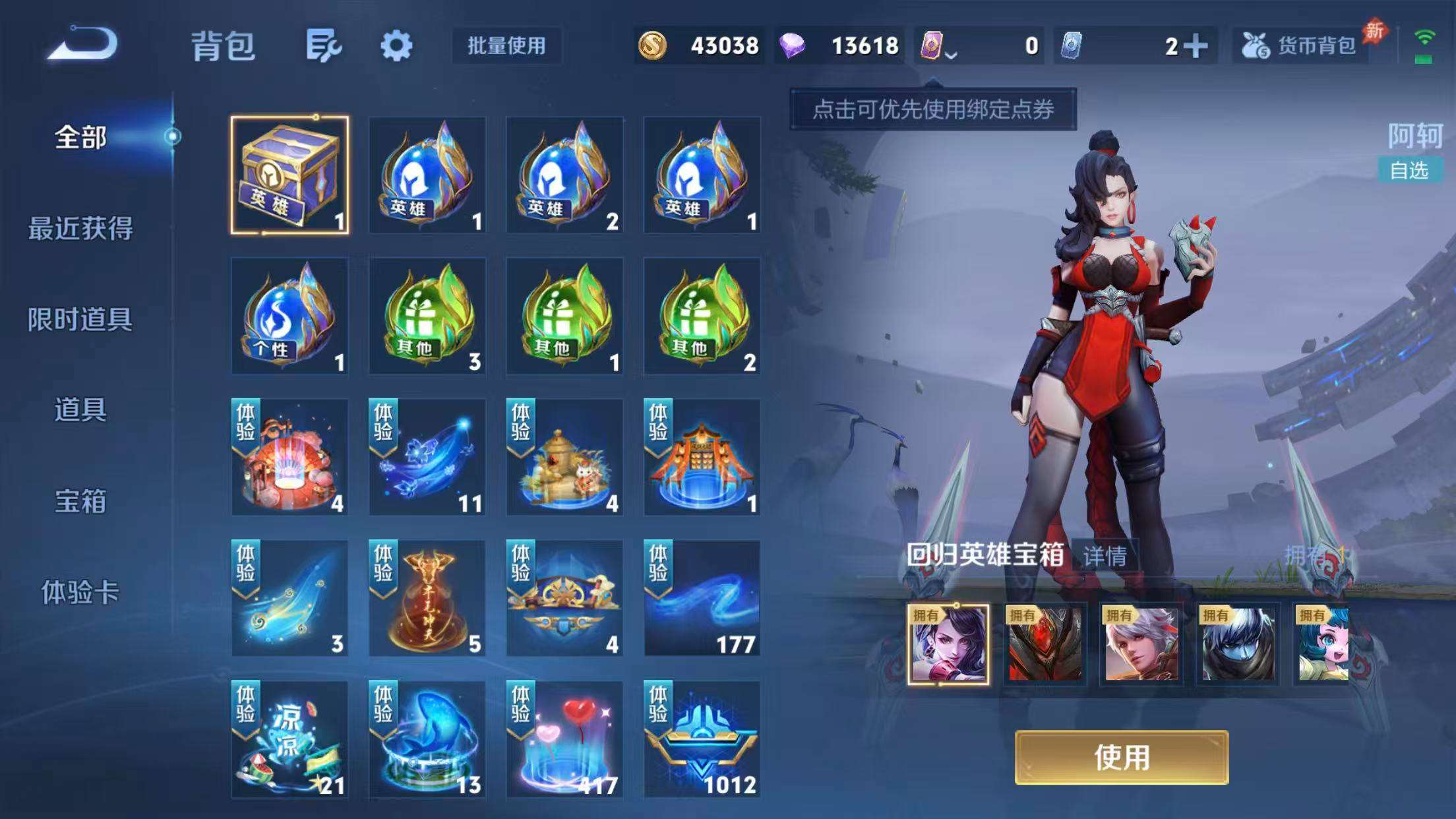The image size is (1456, 819).
Task: Select the 英雄 chest in the item grid
Action: click(290, 176)
